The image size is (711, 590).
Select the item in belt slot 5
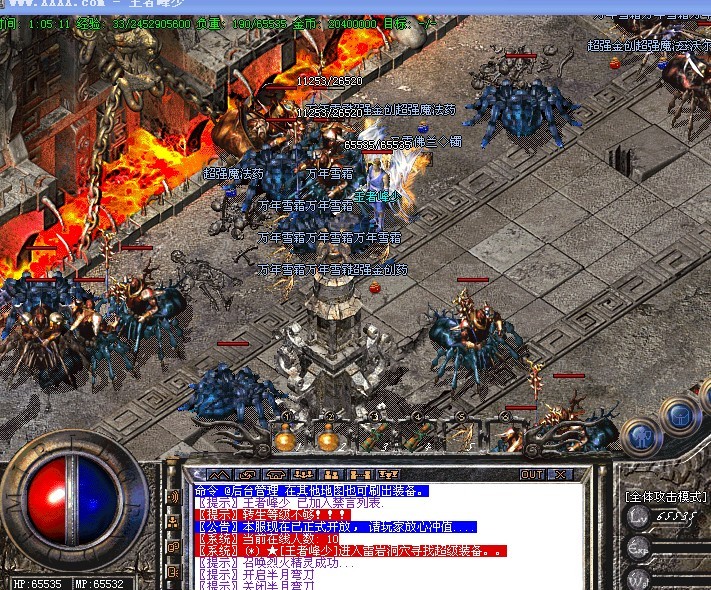click(460, 437)
